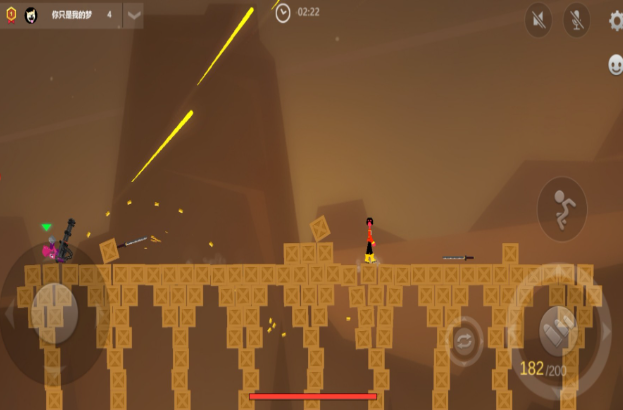Toggle the muted microphone button
Screen dimensions: 623x410
tap(576, 19)
